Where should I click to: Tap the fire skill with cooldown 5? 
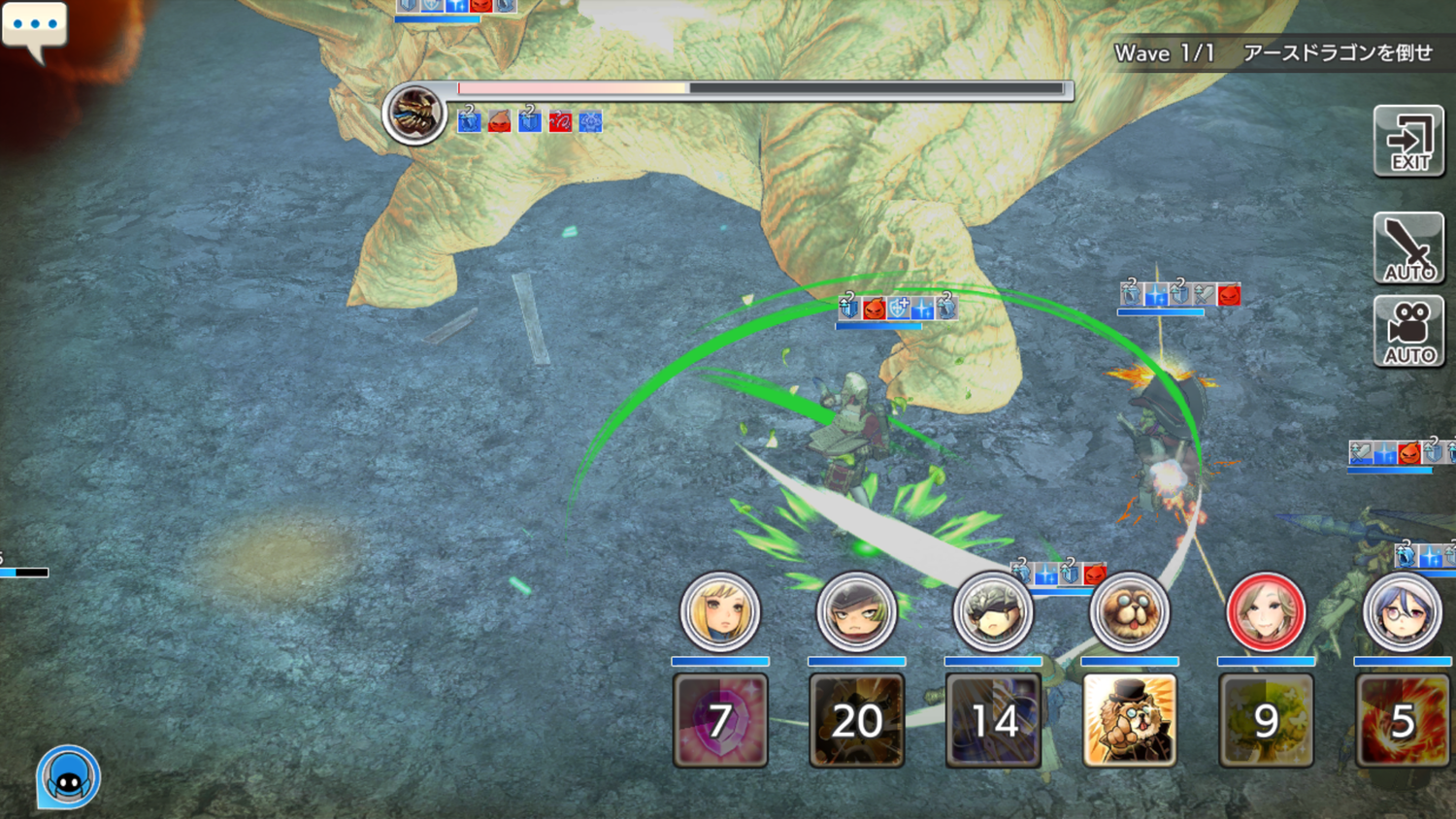(x=1402, y=720)
